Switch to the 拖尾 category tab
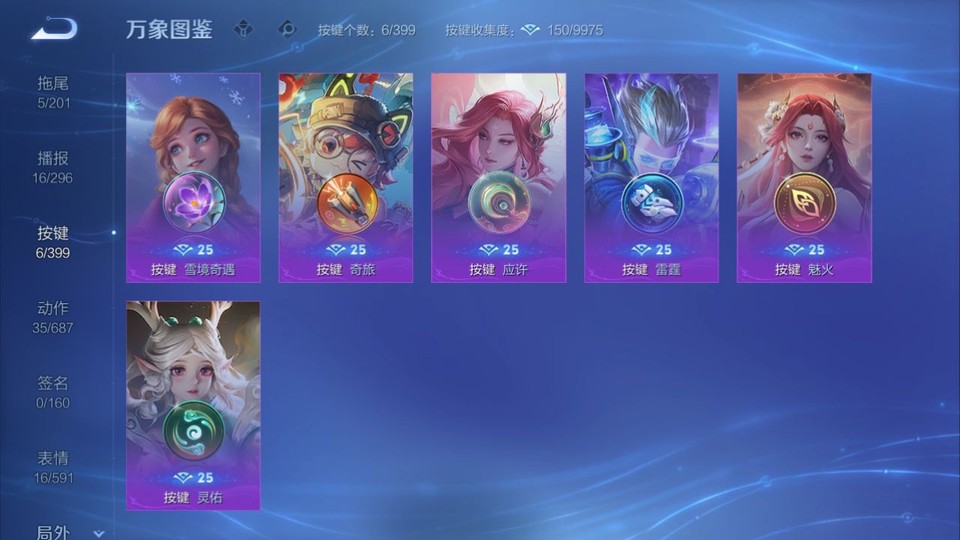The width and height of the screenshot is (960, 540). click(x=54, y=91)
